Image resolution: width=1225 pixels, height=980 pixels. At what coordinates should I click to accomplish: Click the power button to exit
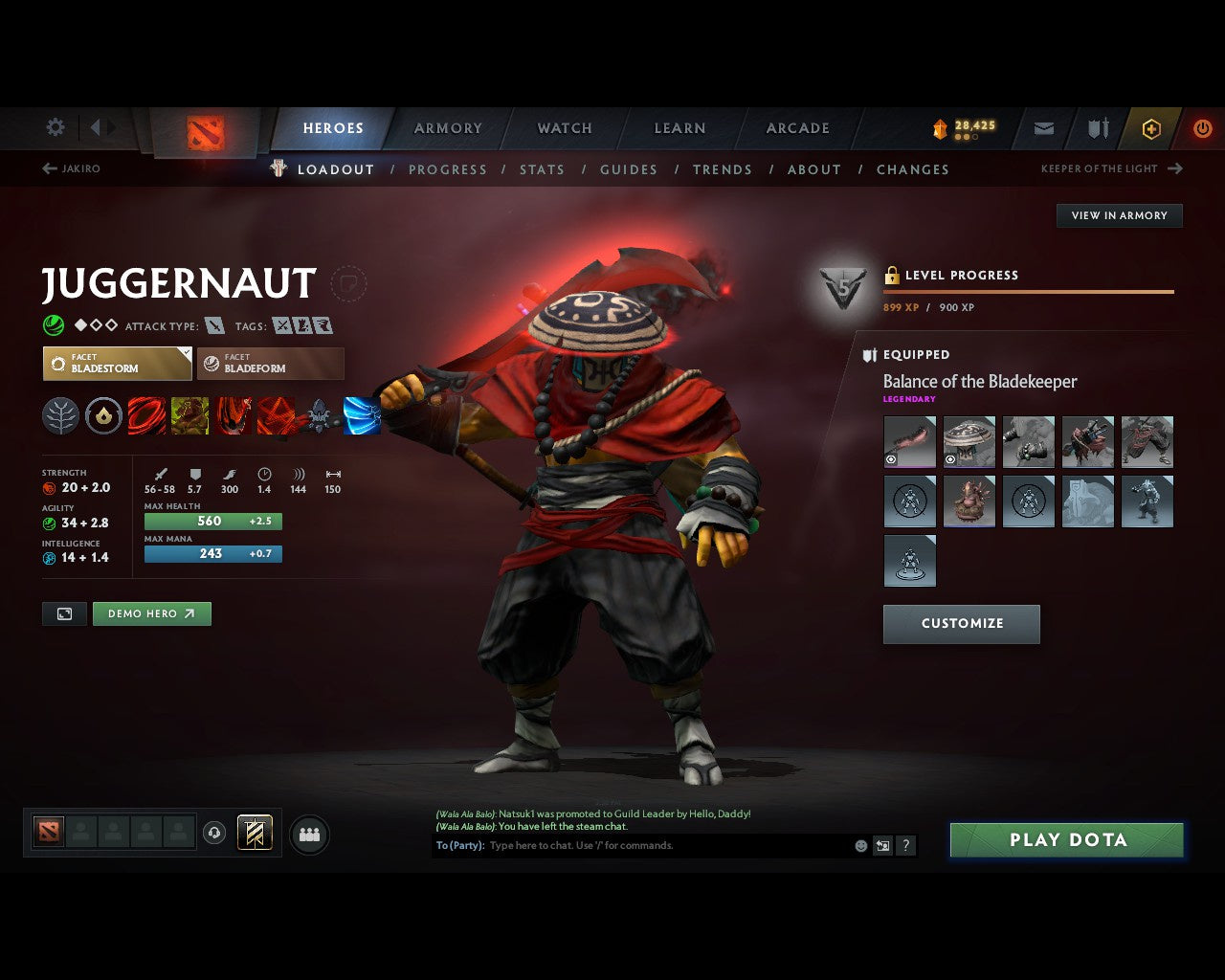1203,127
